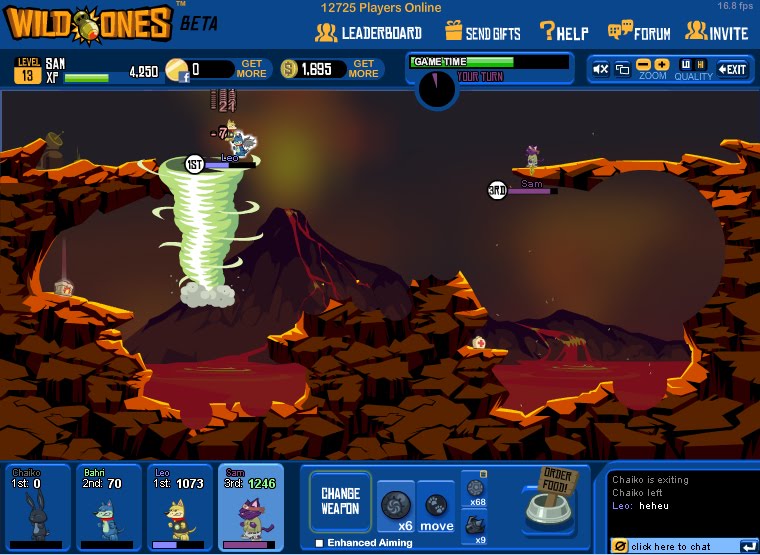Set graphics quality to HI

[x=701, y=65]
